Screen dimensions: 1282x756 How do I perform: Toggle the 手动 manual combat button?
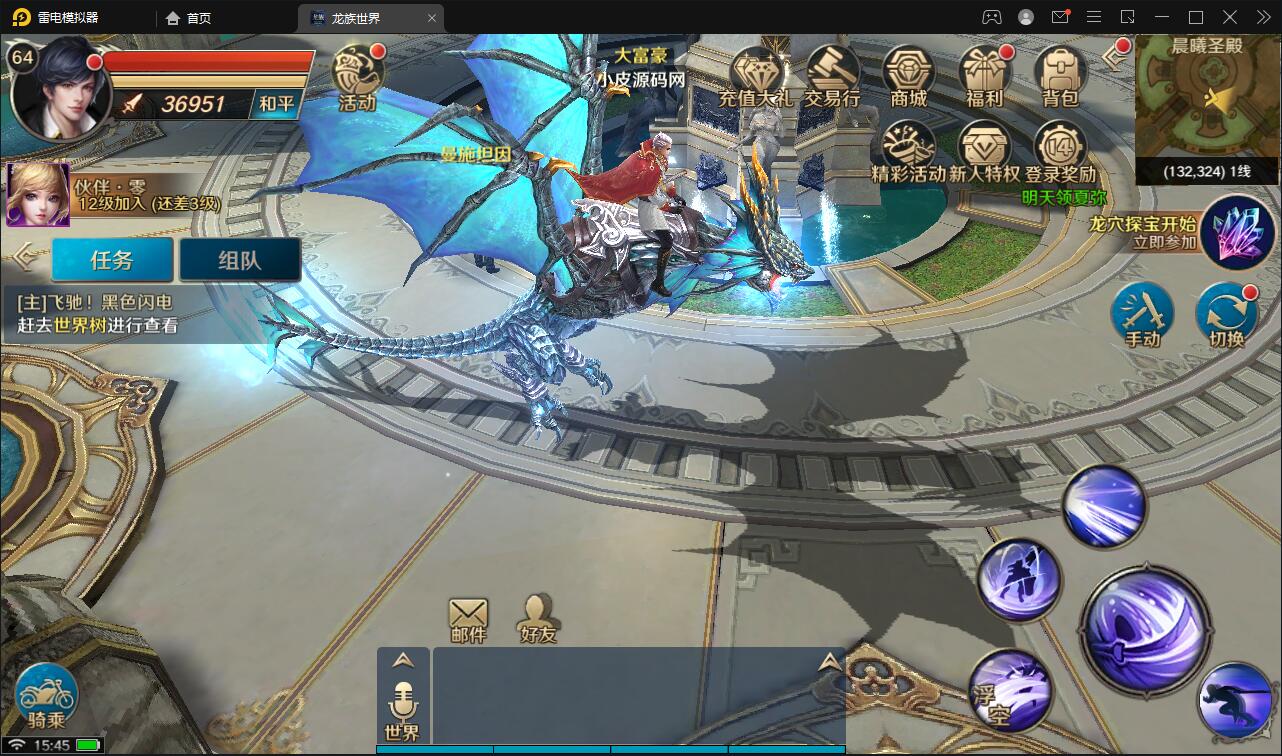click(x=1142, y=314)
